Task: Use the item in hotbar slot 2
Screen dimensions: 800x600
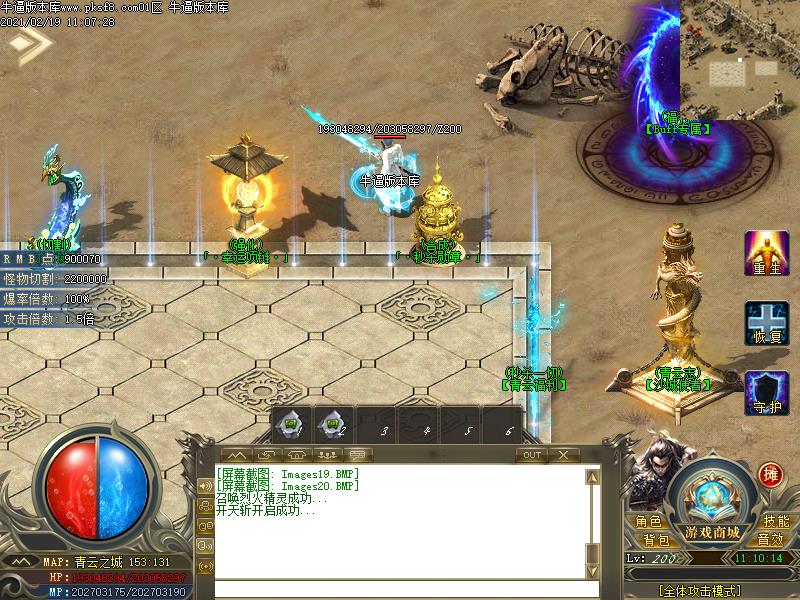Action: click(x=334, y=424)
